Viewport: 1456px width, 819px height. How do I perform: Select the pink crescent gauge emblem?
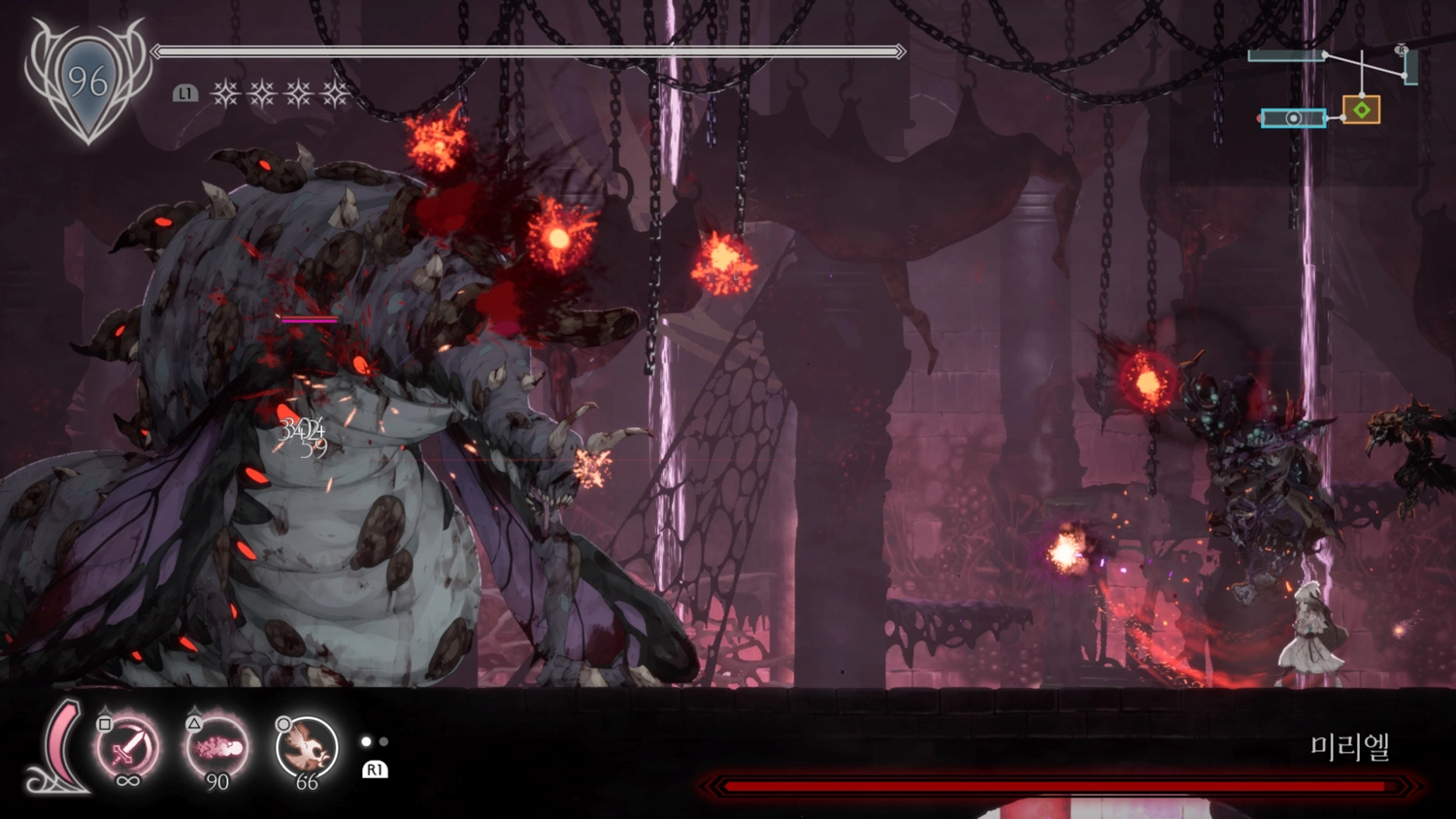(x=60, y=747)
